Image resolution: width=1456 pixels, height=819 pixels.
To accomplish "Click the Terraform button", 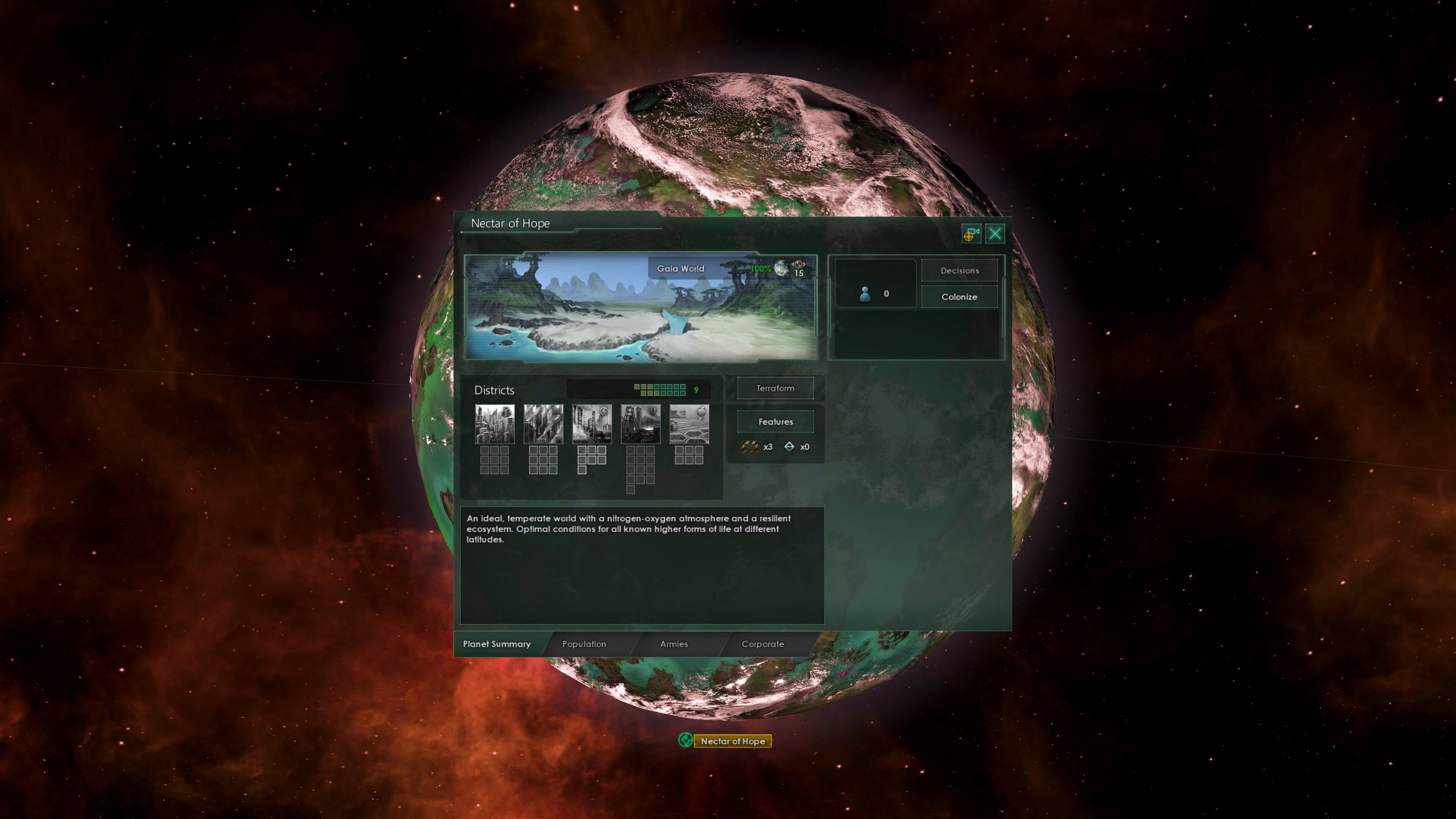I will tap(775, 388).
